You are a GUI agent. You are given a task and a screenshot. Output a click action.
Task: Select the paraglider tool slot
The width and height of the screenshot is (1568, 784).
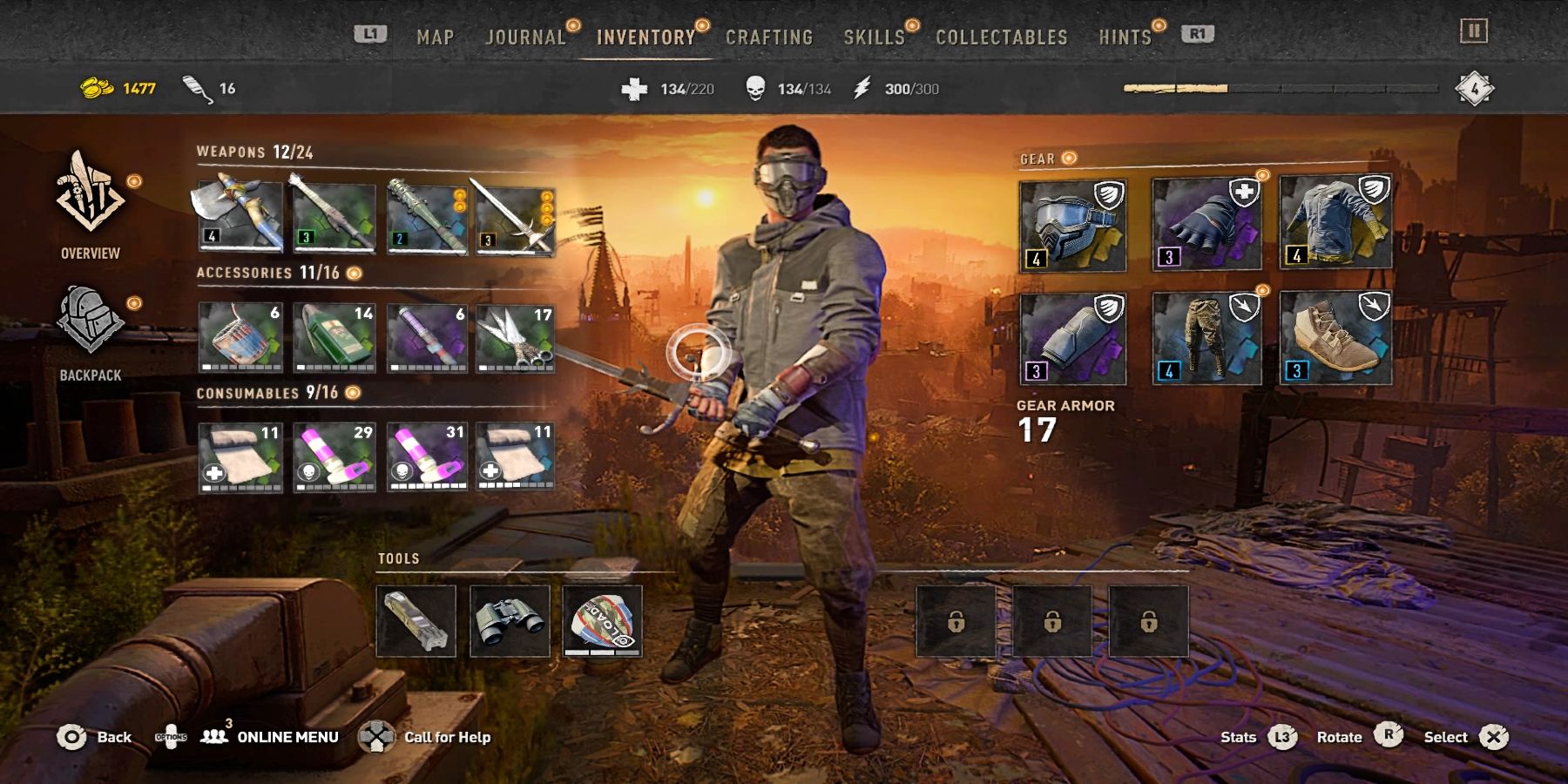pos(603,620)
